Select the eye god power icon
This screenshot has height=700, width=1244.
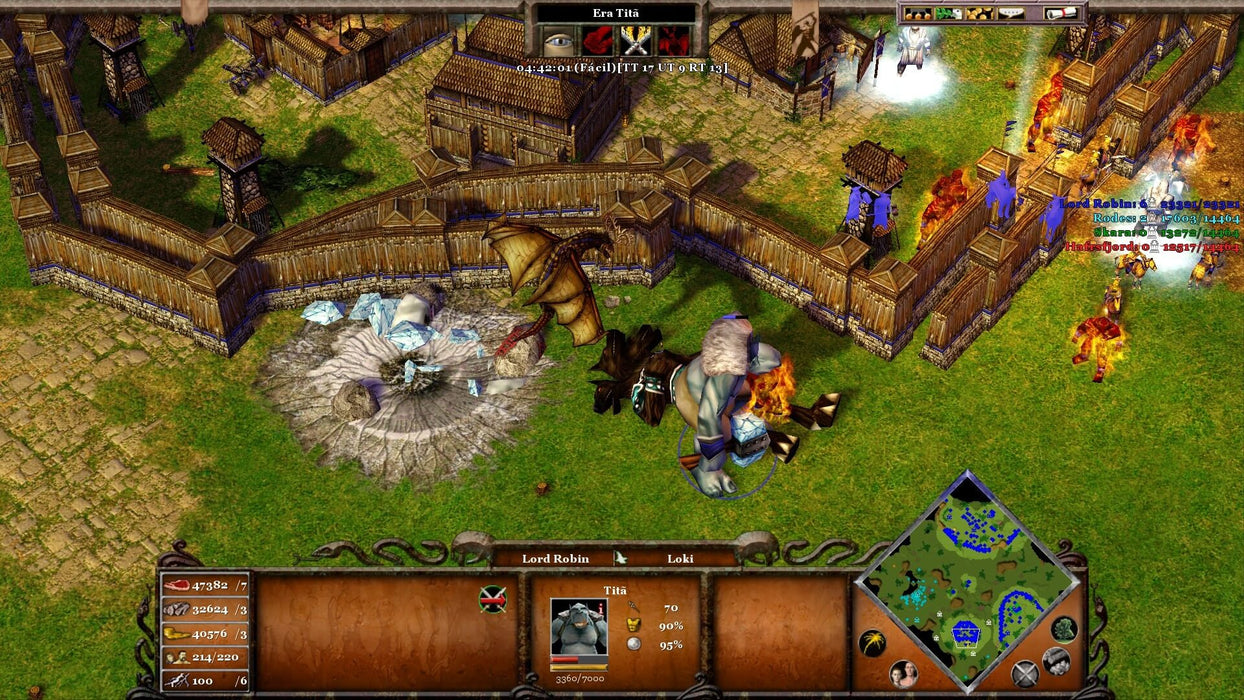click(x=557, y=40)
